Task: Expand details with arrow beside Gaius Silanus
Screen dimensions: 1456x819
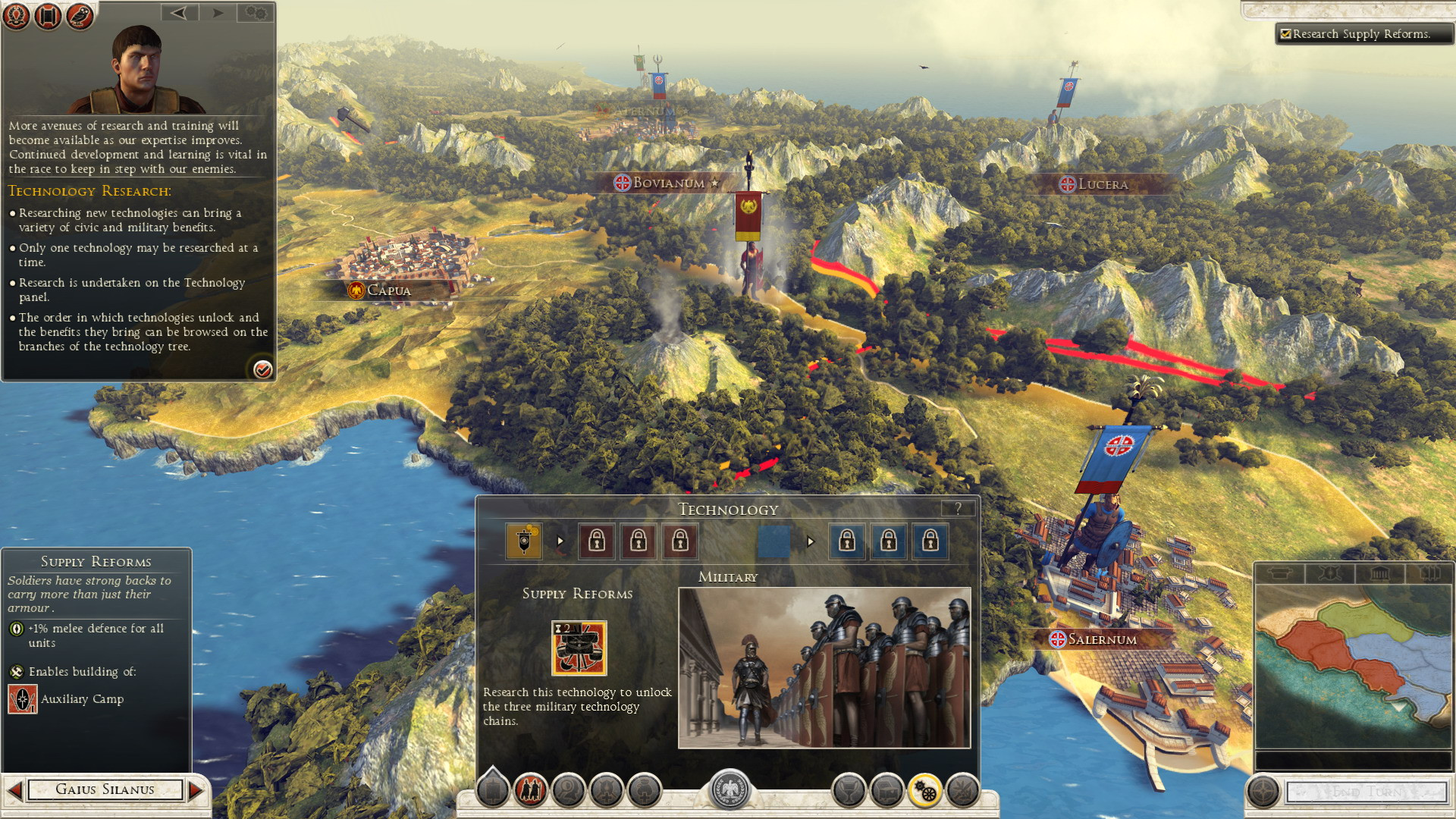Action: (195, 789)
